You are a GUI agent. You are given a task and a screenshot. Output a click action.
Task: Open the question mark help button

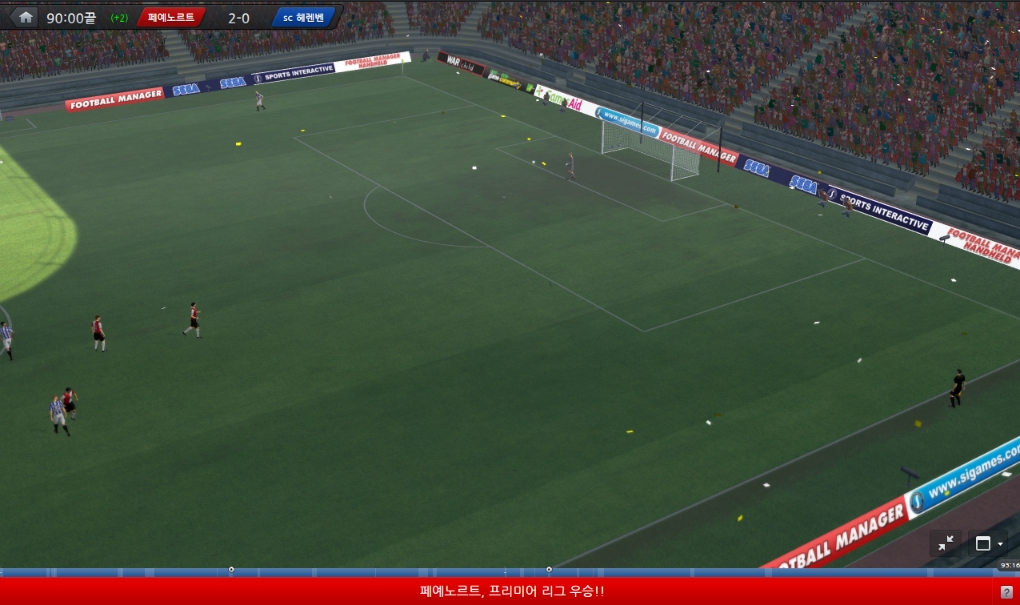1007,592
